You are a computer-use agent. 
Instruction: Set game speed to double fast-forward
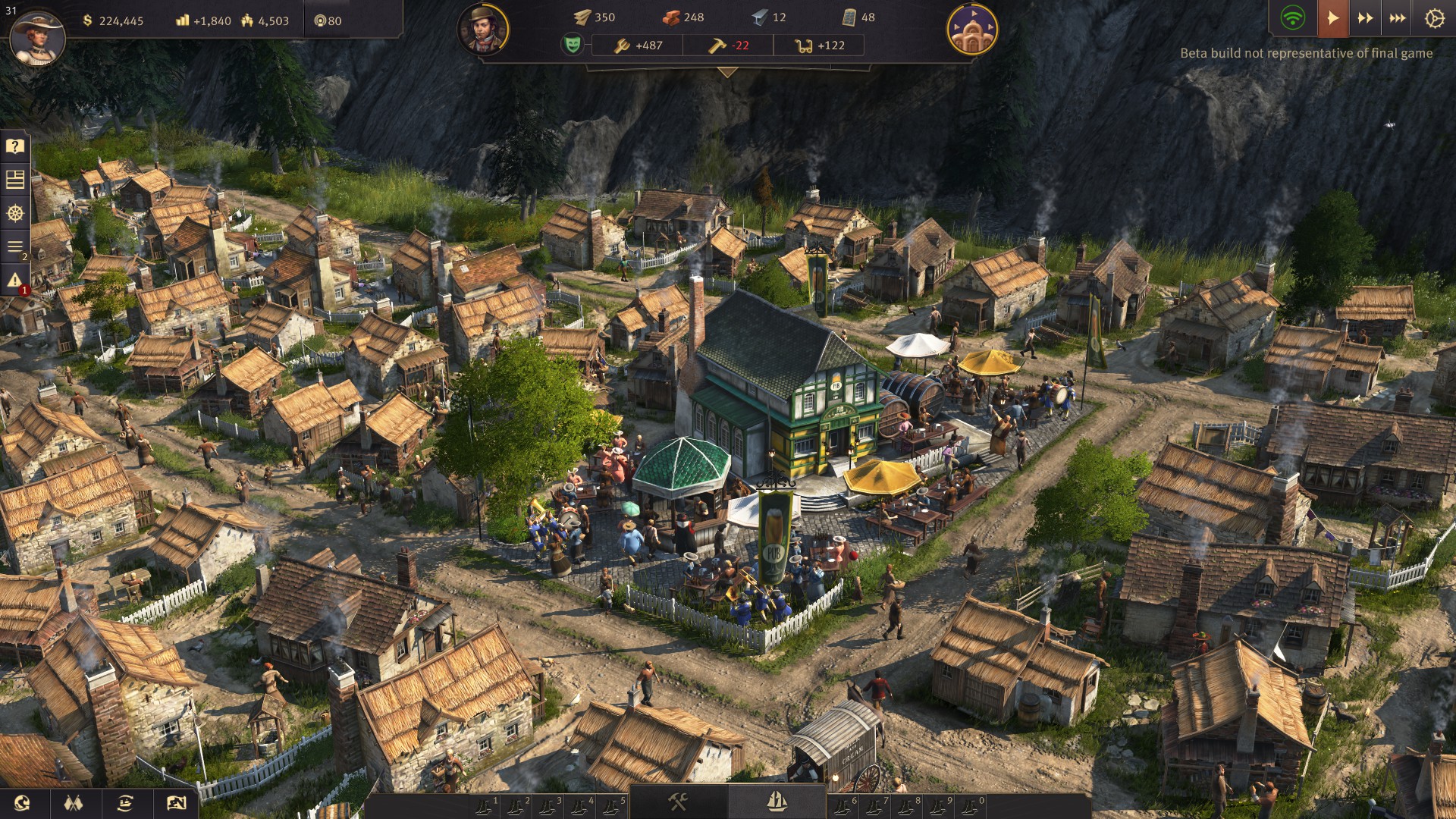tap(1365, 18)
